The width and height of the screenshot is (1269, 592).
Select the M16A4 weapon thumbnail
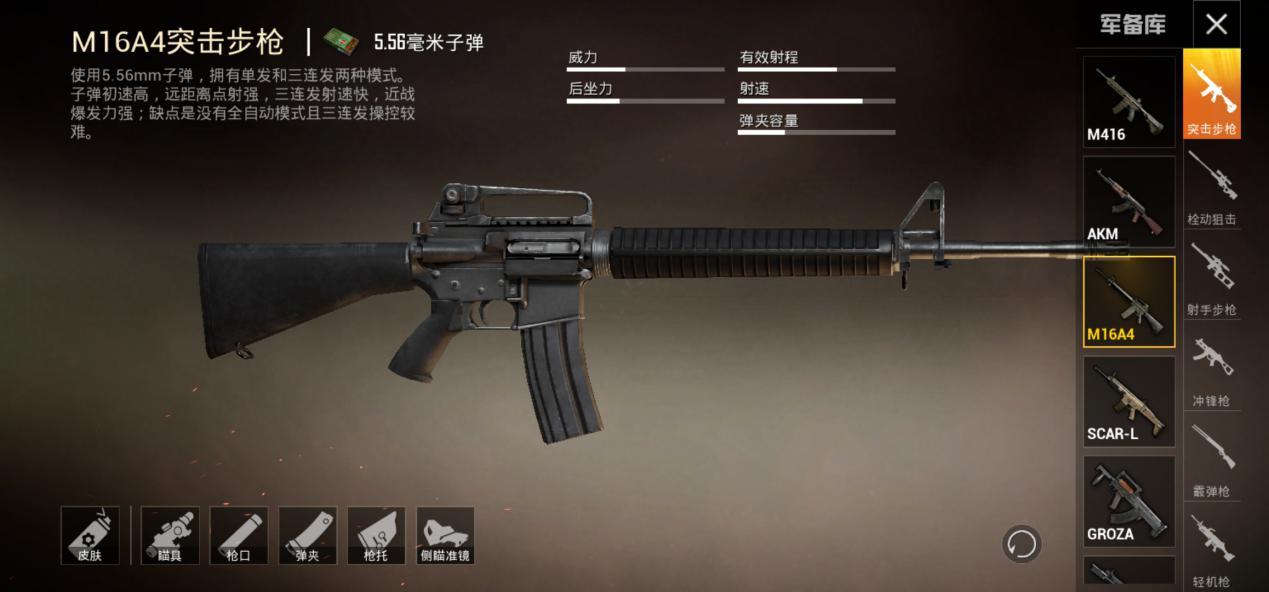pyautogui.click(x=1129, y=302)
